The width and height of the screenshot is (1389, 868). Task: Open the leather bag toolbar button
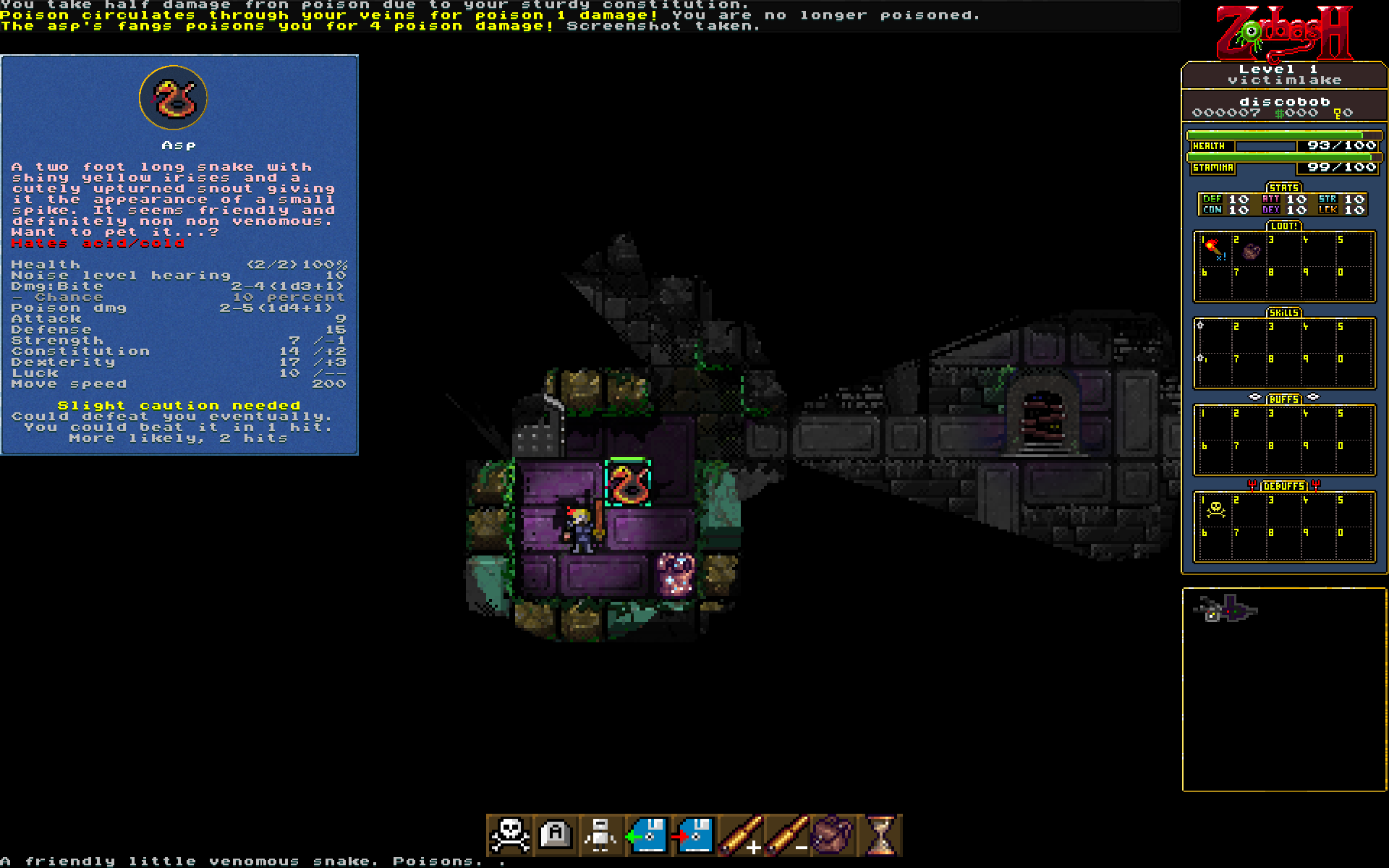tap(833, 835)
